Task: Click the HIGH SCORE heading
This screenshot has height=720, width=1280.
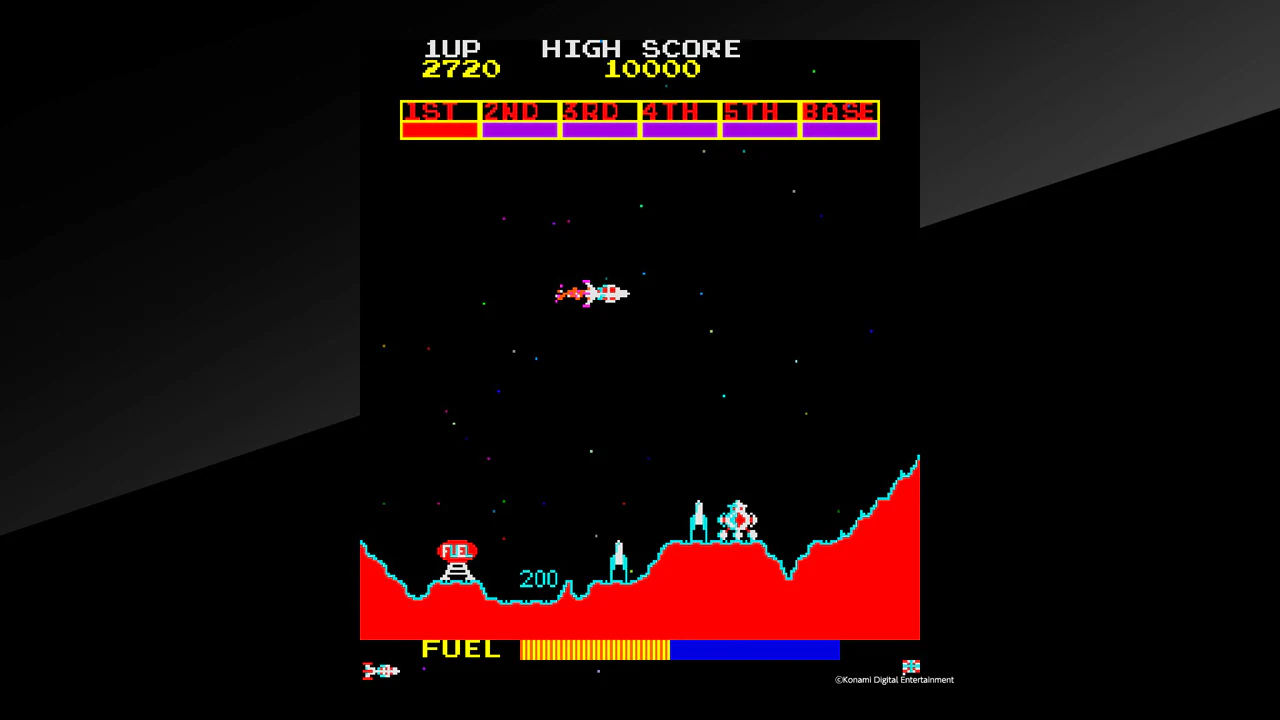Action: (641, 48)
